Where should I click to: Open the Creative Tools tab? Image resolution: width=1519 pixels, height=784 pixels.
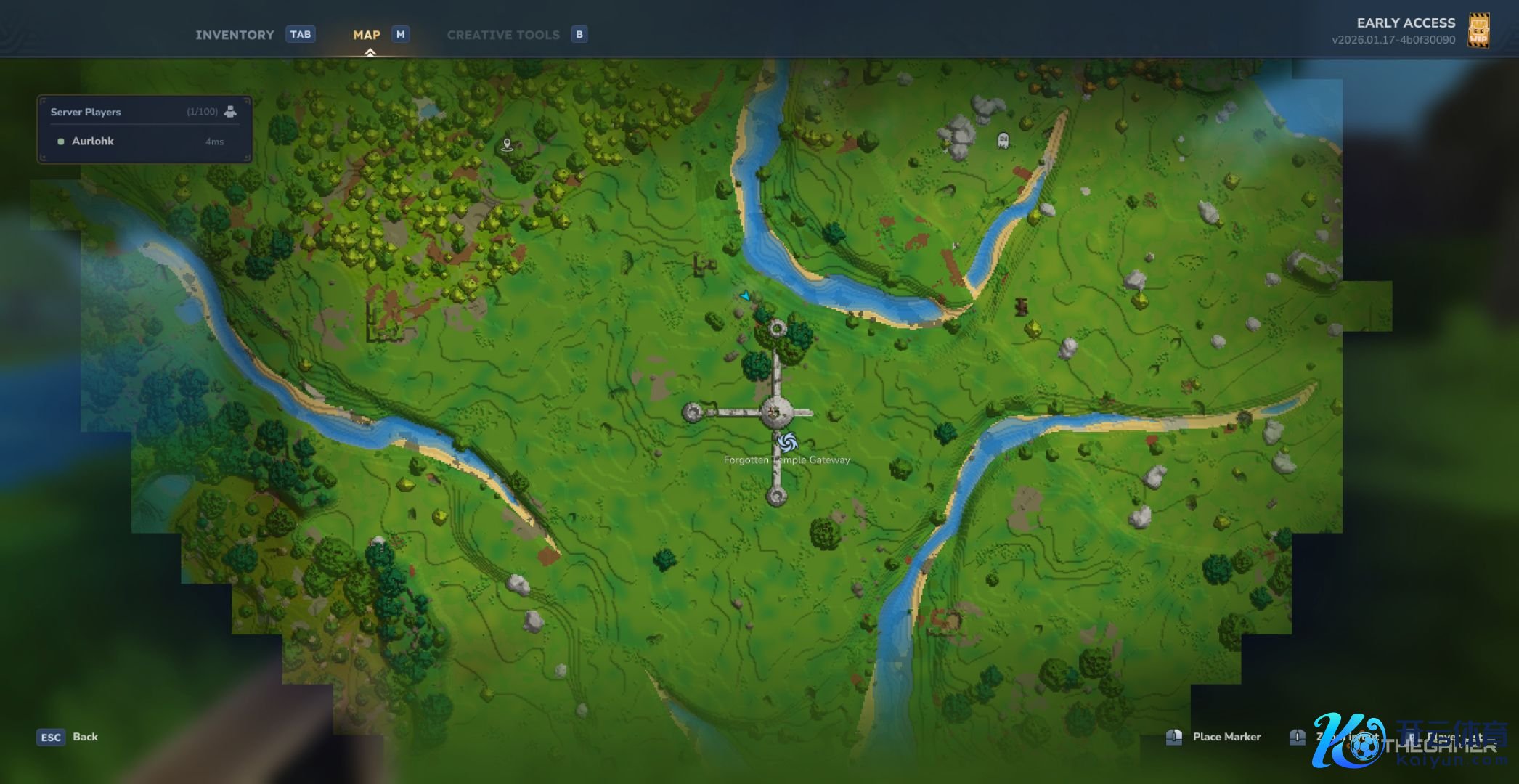tap(503, 35)
